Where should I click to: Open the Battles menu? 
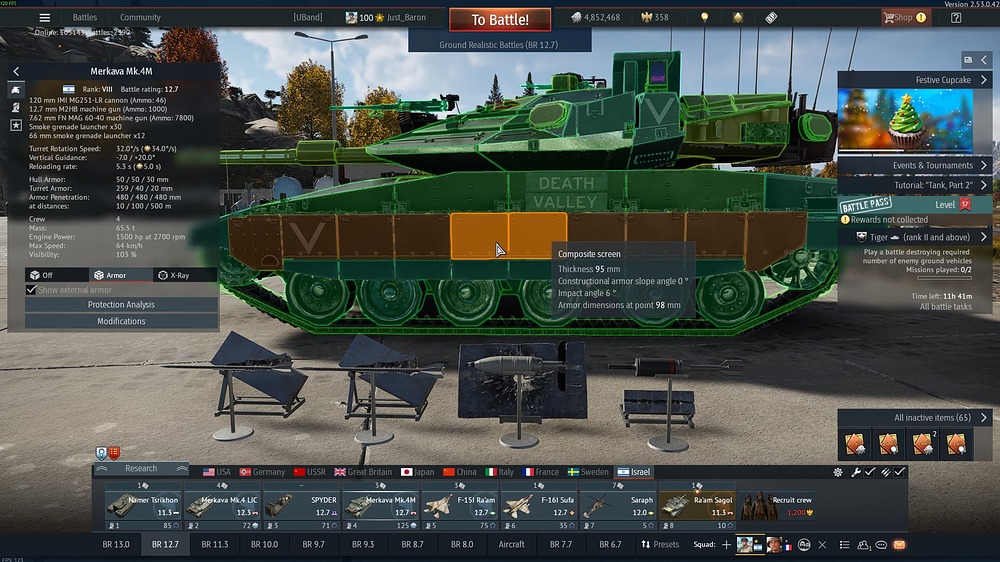point(85,17)
